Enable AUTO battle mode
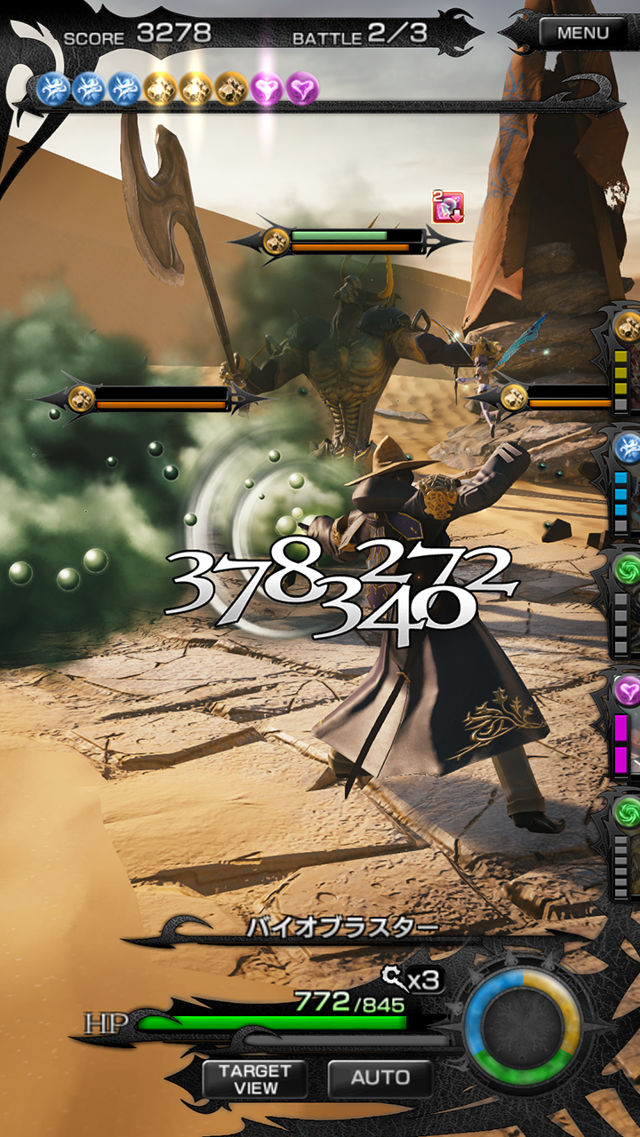Screen dimensions: 640x1137 [380, 1077]
